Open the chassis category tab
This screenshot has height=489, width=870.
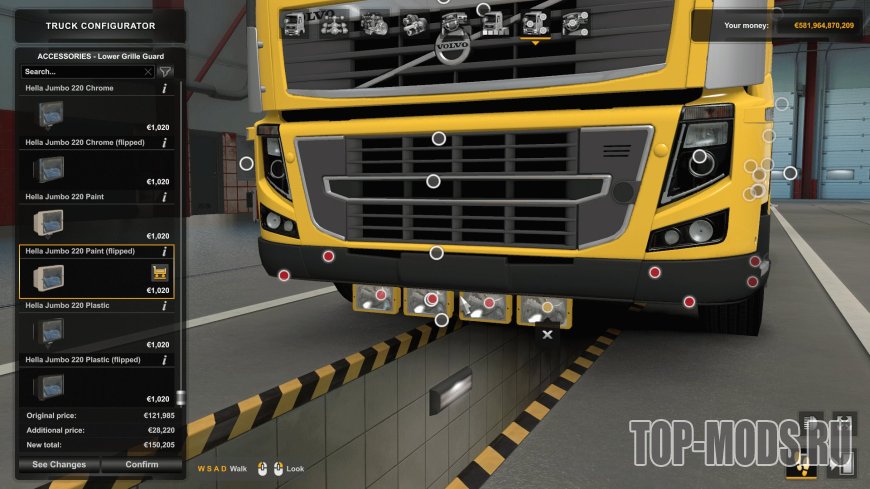coord(334,24)
